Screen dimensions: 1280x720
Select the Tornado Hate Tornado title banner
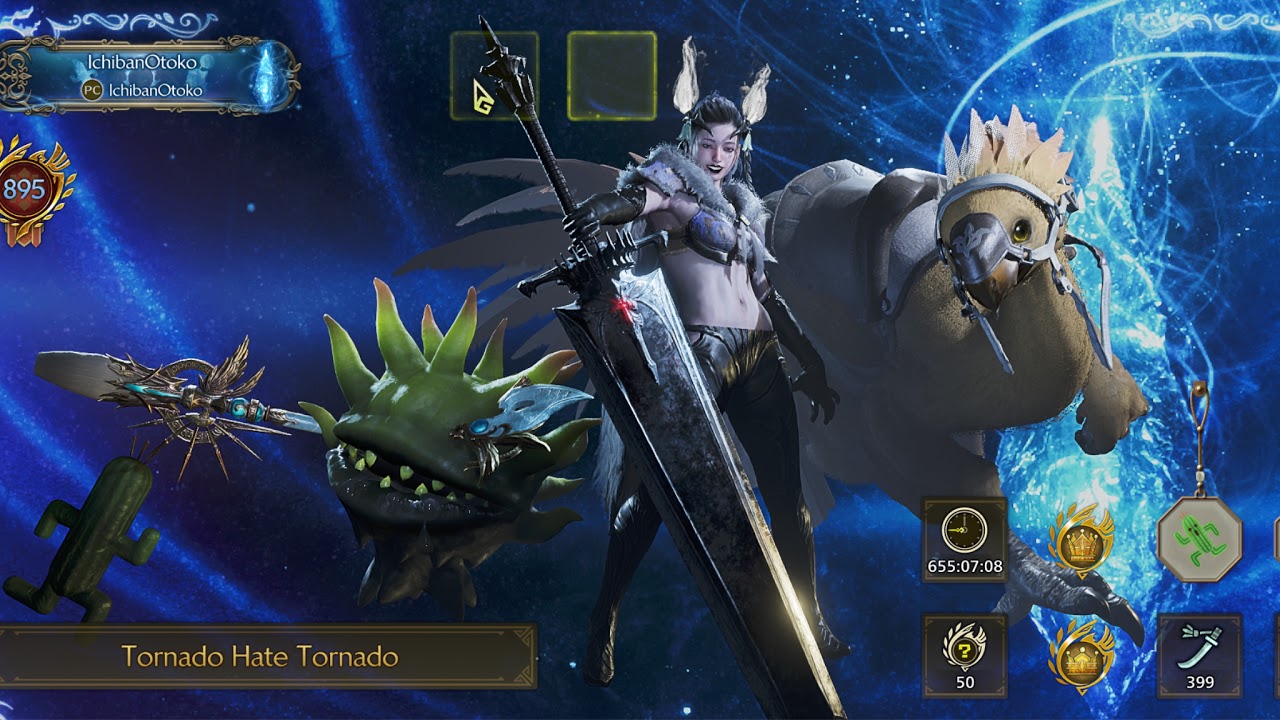click(x=262, y=657)
